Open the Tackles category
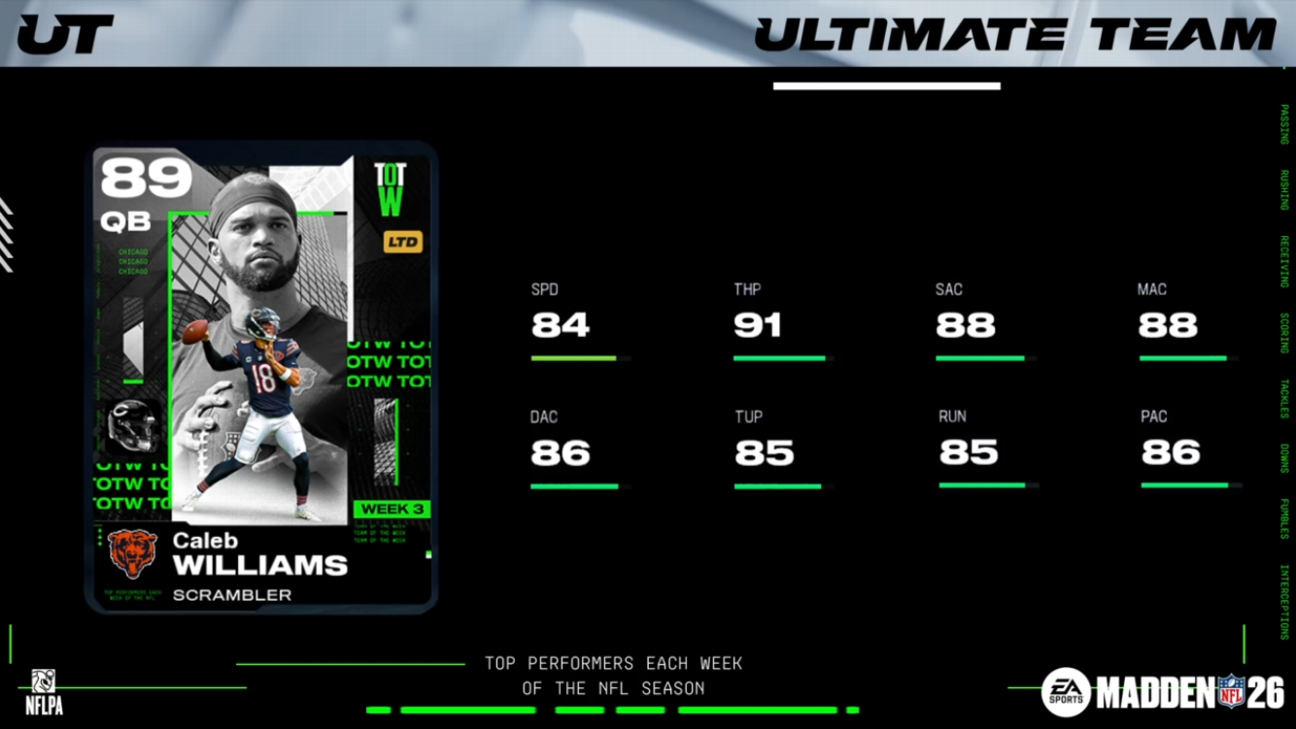Viewport: 1296px width, 729px height. point(1287,392)
